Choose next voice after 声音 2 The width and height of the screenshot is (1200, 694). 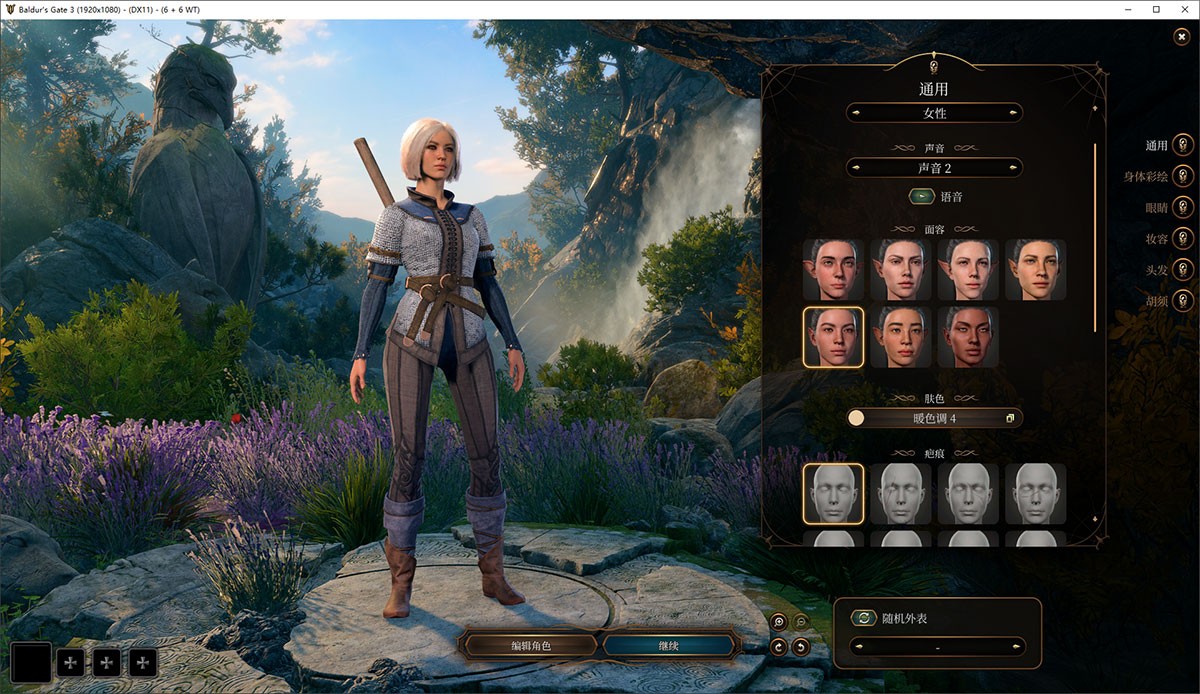[1014, 168]
